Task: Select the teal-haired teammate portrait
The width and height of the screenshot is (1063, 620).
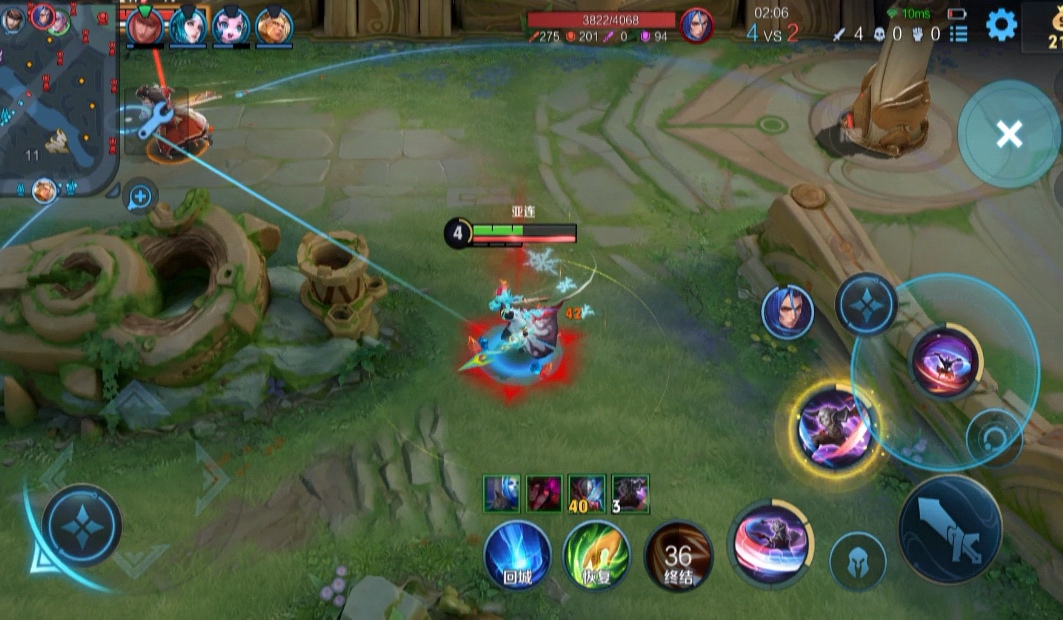Action: click(x=188, y=27)
